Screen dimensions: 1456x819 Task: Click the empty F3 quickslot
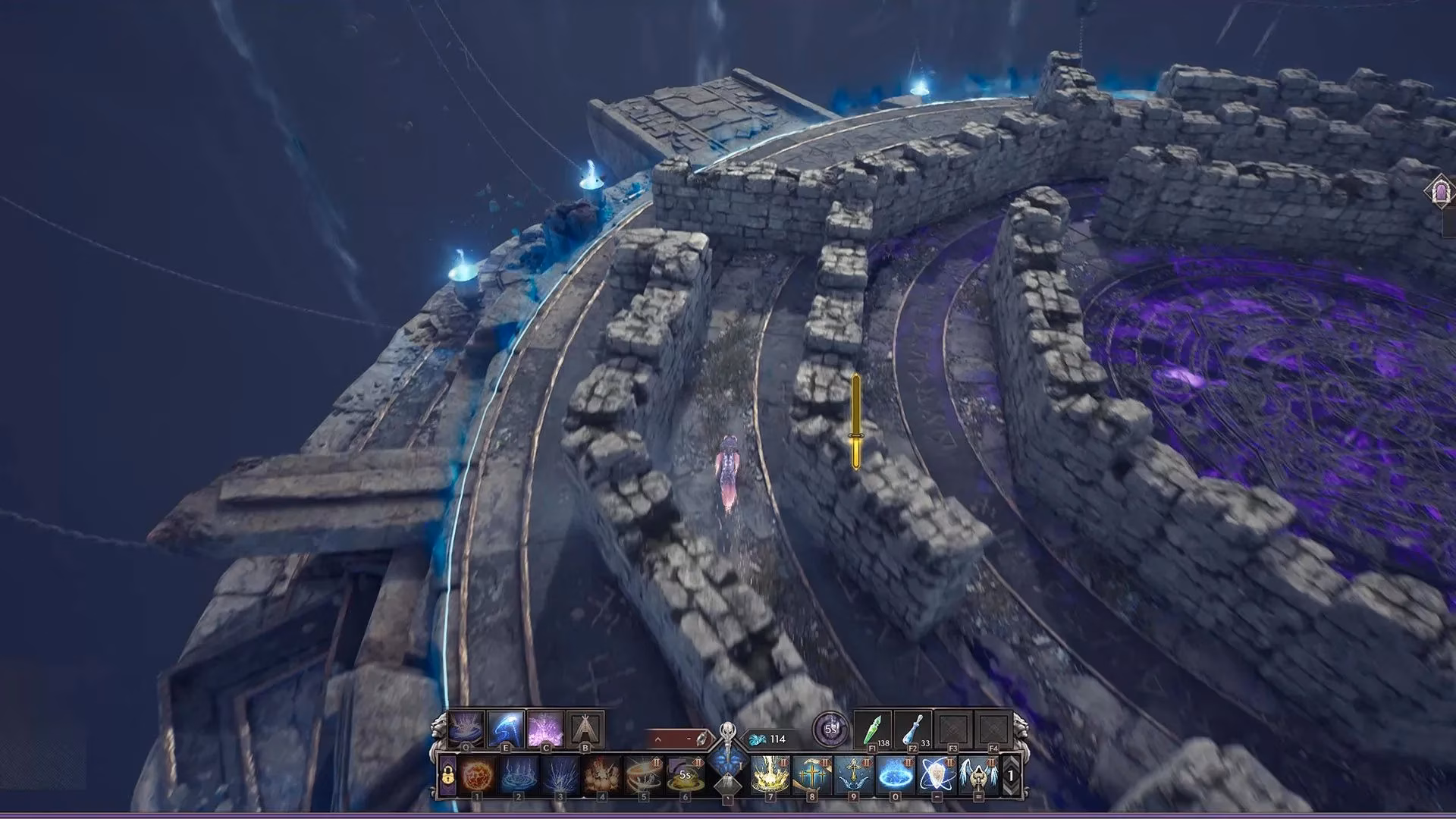(x=953, y=730)
